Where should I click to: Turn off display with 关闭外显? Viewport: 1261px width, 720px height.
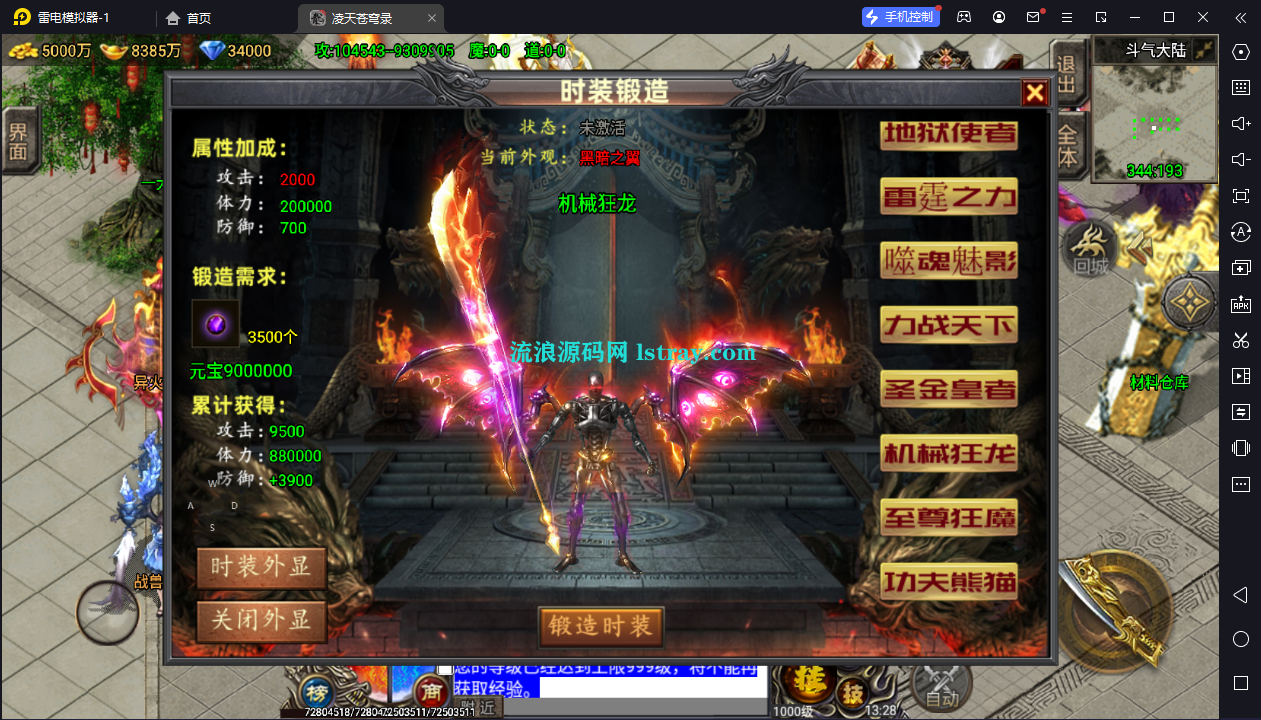pos(261,620)
